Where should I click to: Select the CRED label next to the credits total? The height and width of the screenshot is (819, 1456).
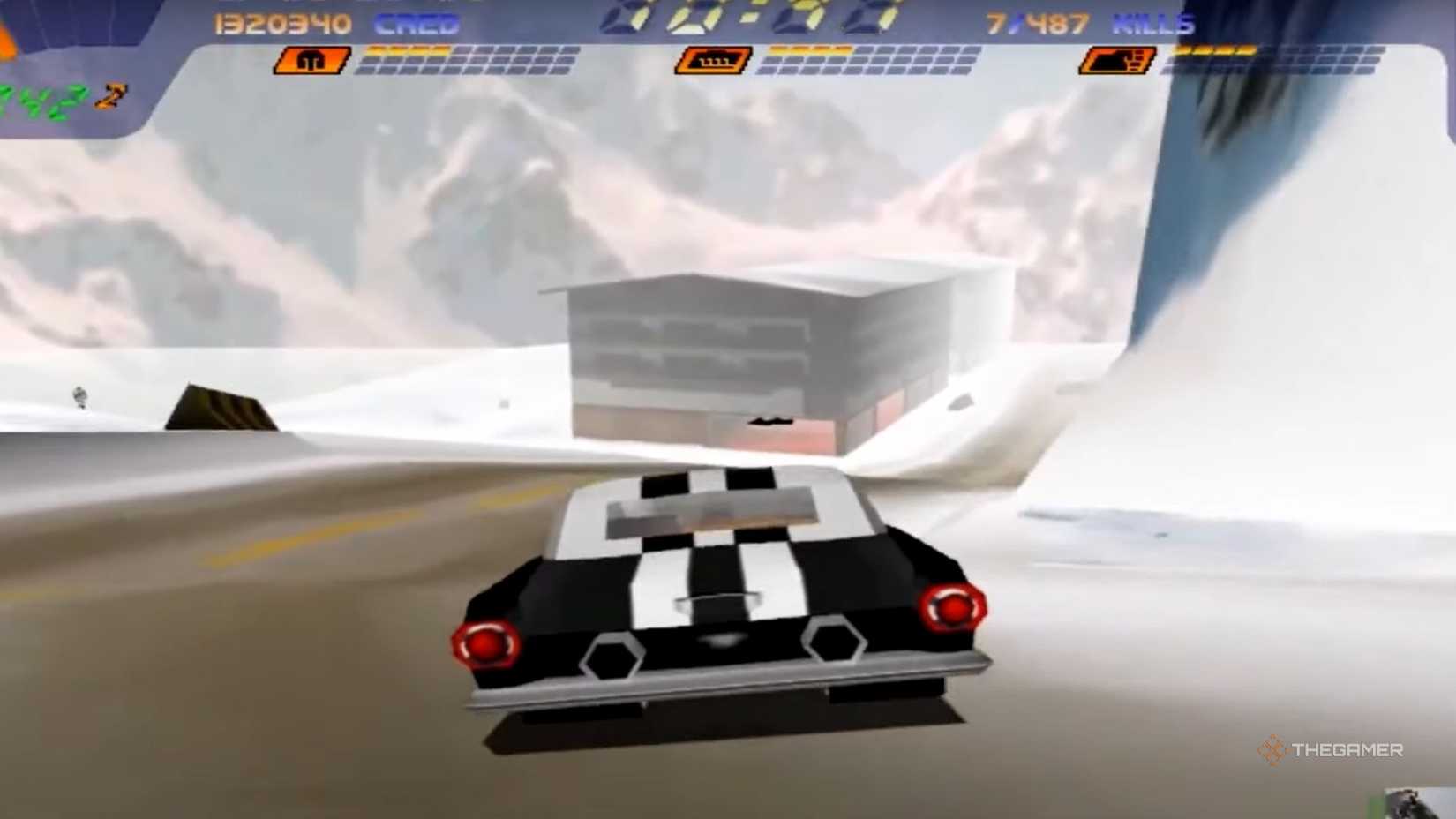pos(415,25)
